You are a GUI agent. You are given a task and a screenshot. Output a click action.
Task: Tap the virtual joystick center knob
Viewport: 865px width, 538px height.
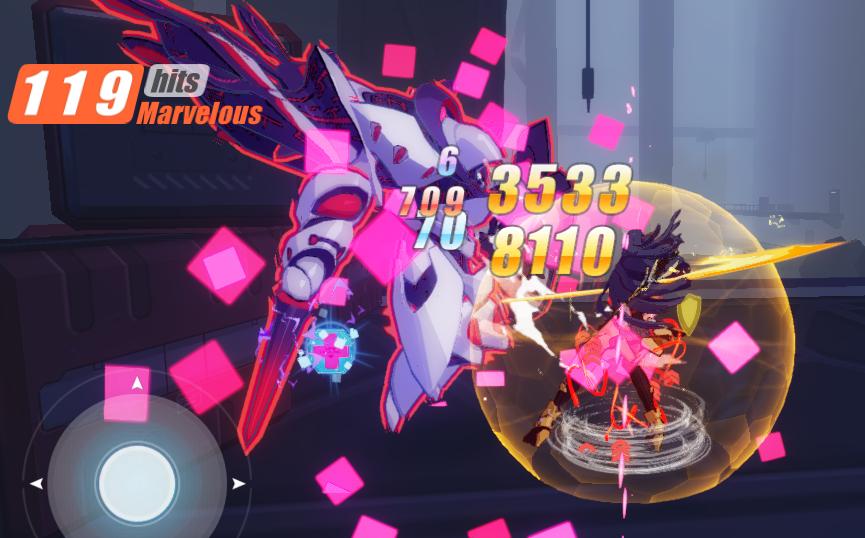[136, 484]
